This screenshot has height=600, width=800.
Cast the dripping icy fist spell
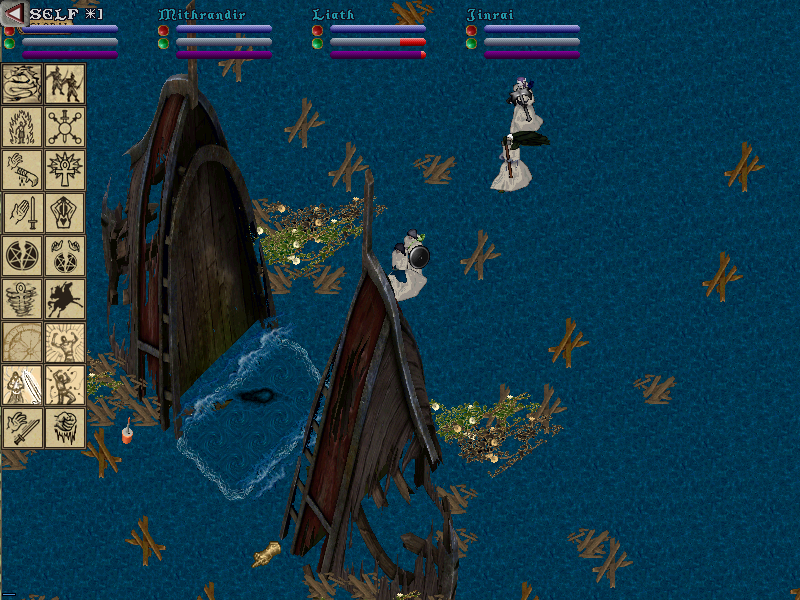[x=65, y=428]
